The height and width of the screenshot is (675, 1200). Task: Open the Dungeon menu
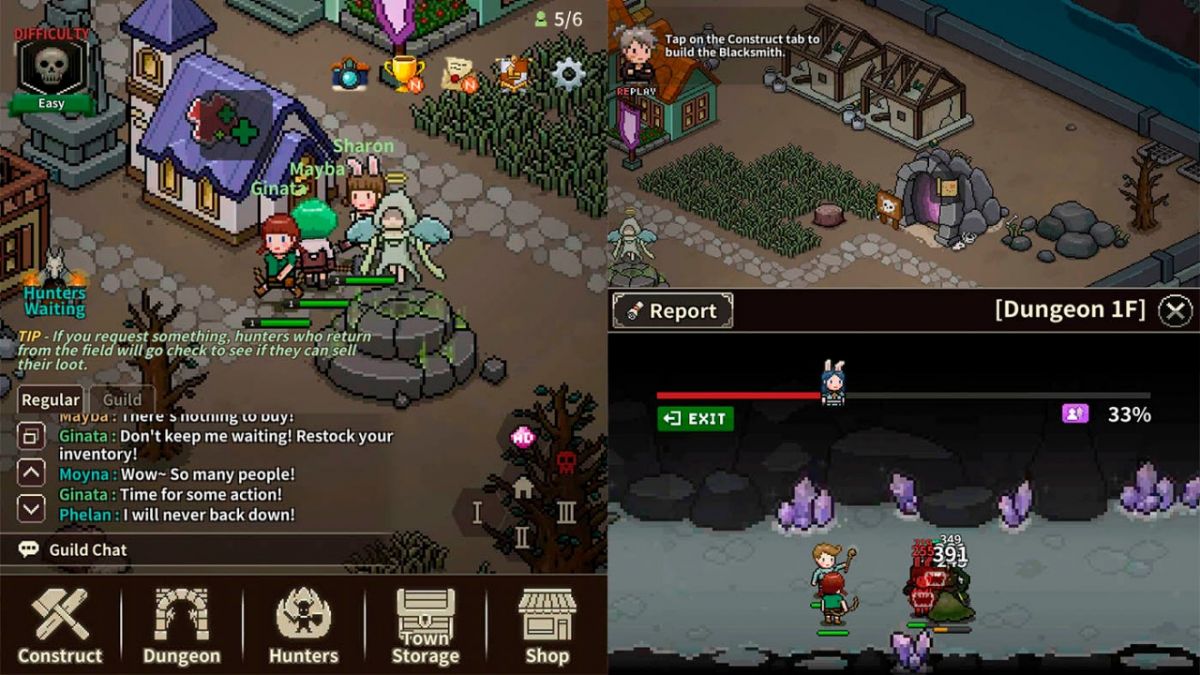(x=181, y=626)
